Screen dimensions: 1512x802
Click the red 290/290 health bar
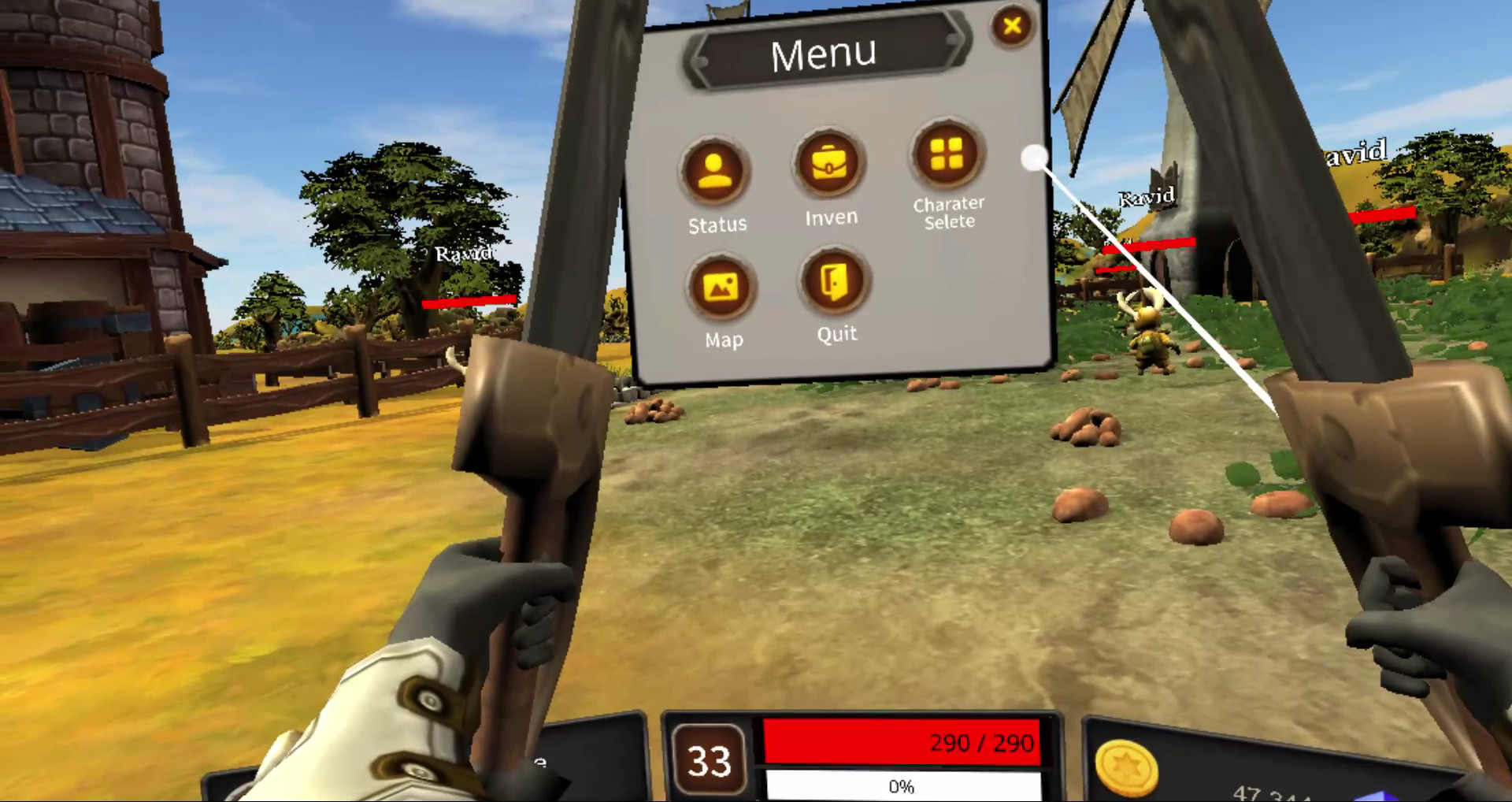902,744
